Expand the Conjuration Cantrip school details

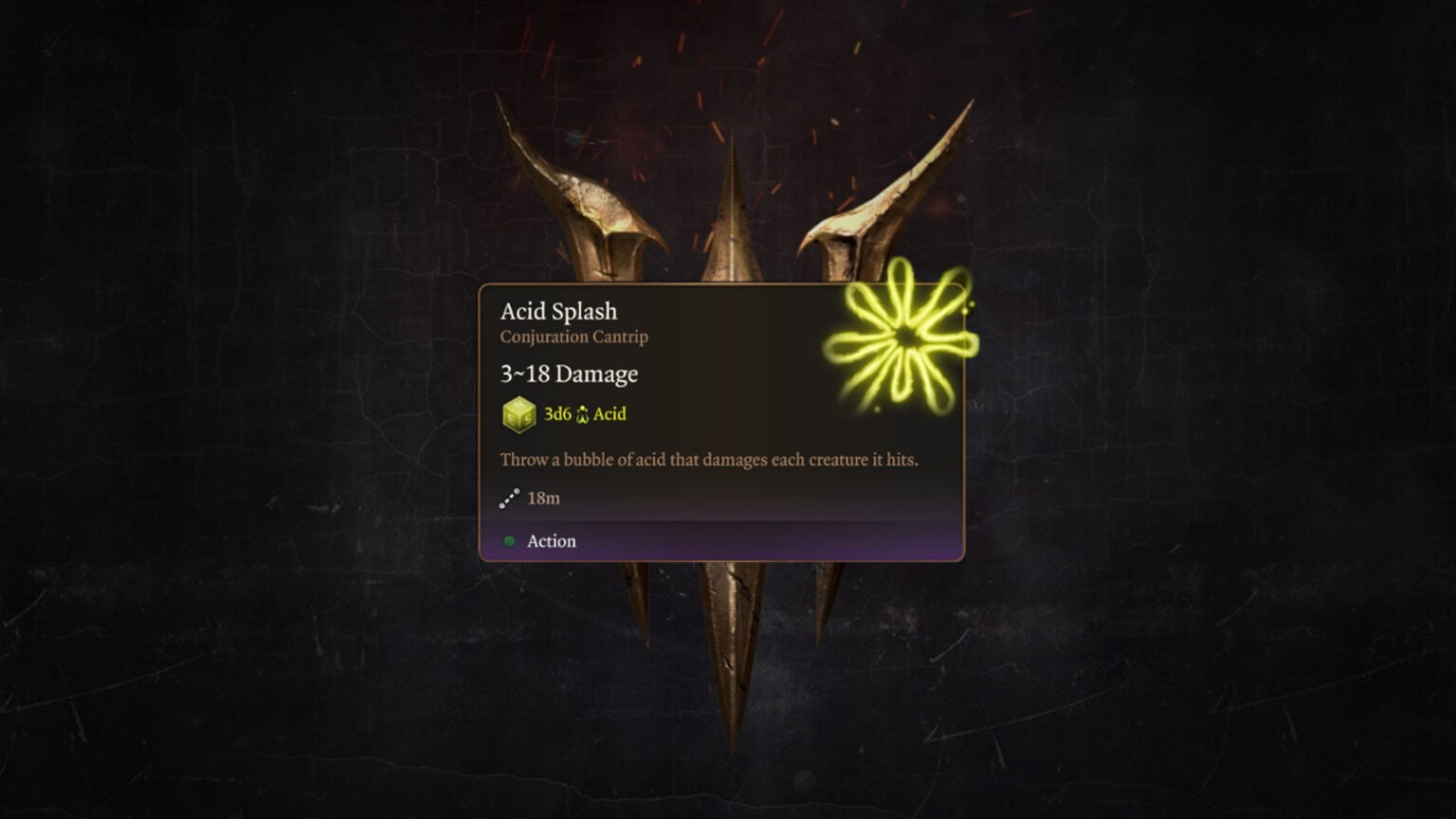pyautogui.click(x=573, y=337)
